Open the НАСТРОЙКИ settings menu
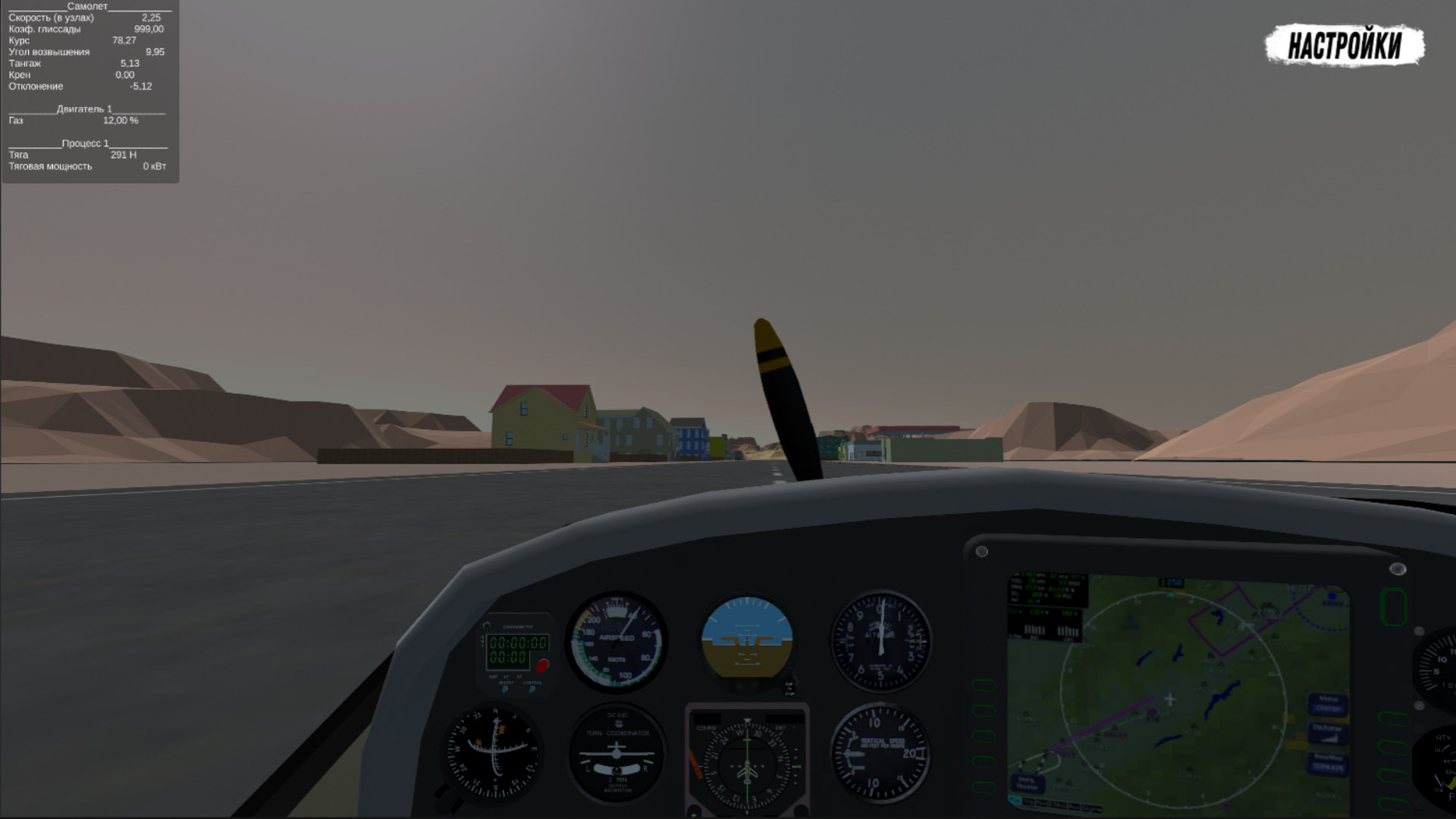The image size is (1456, 819). (1345, 45)
